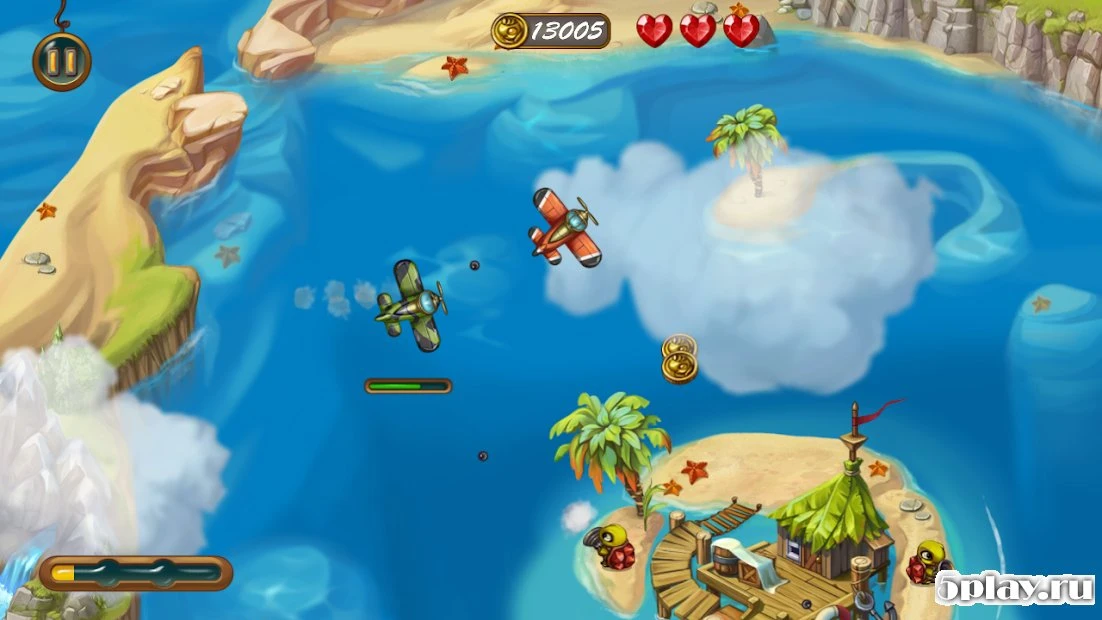Pause the game with the round button
Screen dimensions: 1102x620
click(x=62, y=61)
